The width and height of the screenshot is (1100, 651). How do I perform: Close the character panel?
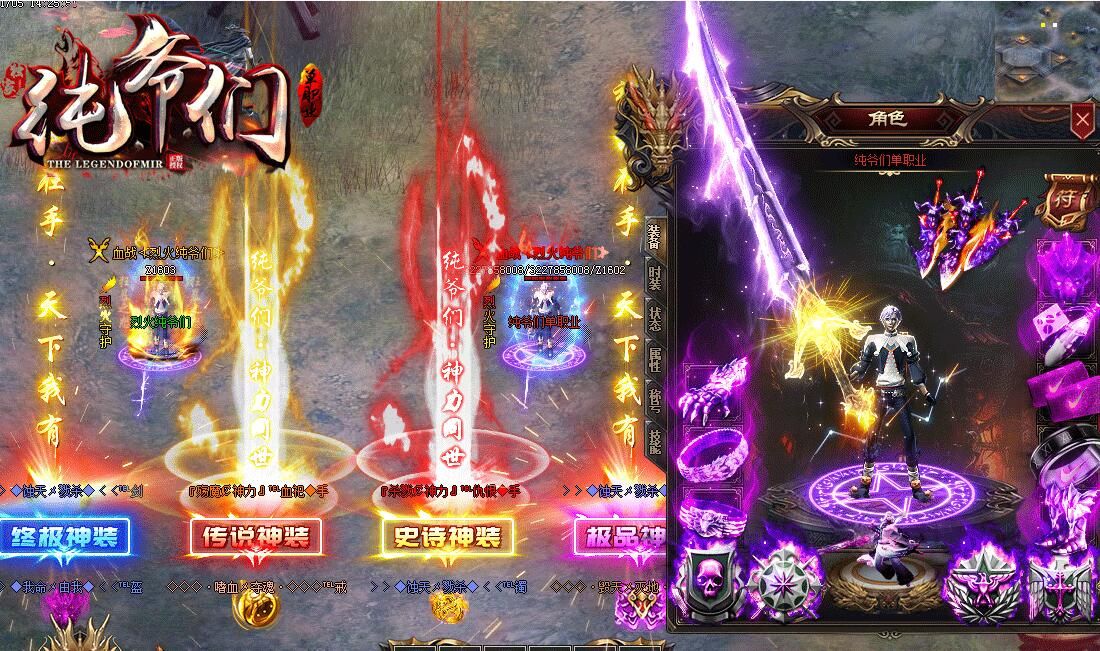pyautogui.click(x=1082, y=121)
